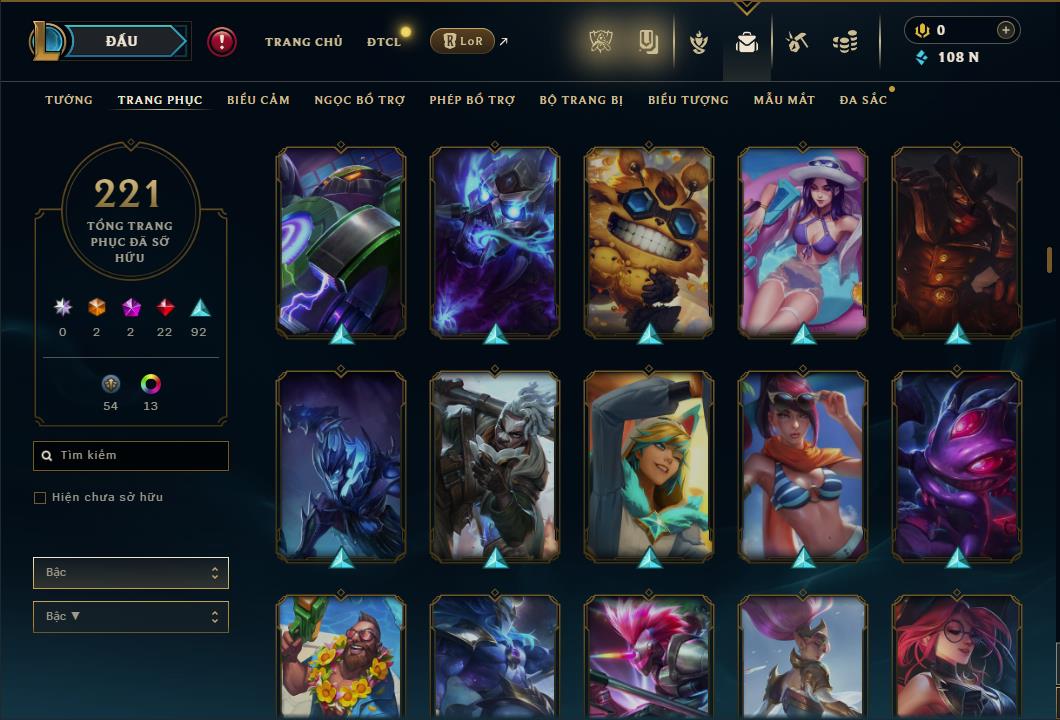Open the red alert notification icon
The height and width of the screenshot is (720, 1060).
(222, 42)
